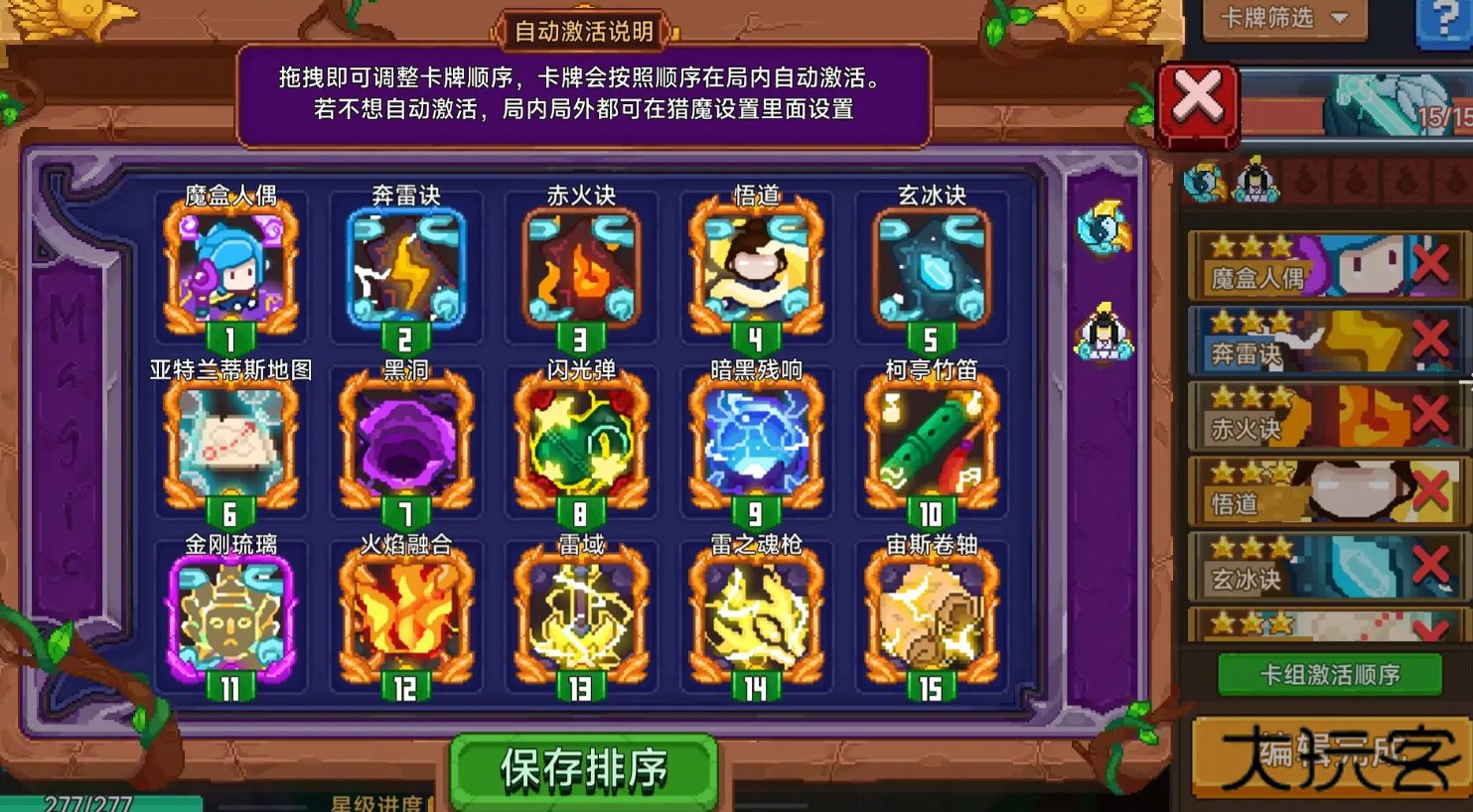Image resolution: width=1473 pixels, height=812 pixels.
Task: Open the 卡牌筛选 filter dropdown
Action: pos(1283,17)
